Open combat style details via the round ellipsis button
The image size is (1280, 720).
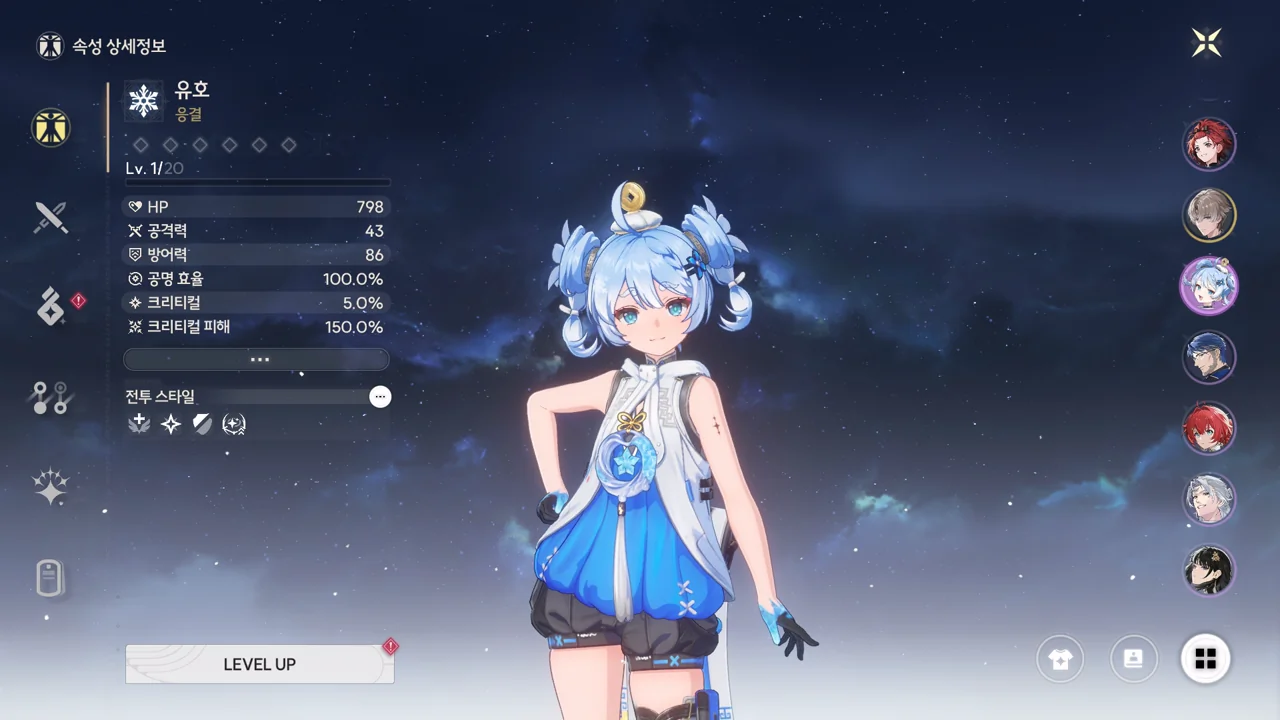380,397
